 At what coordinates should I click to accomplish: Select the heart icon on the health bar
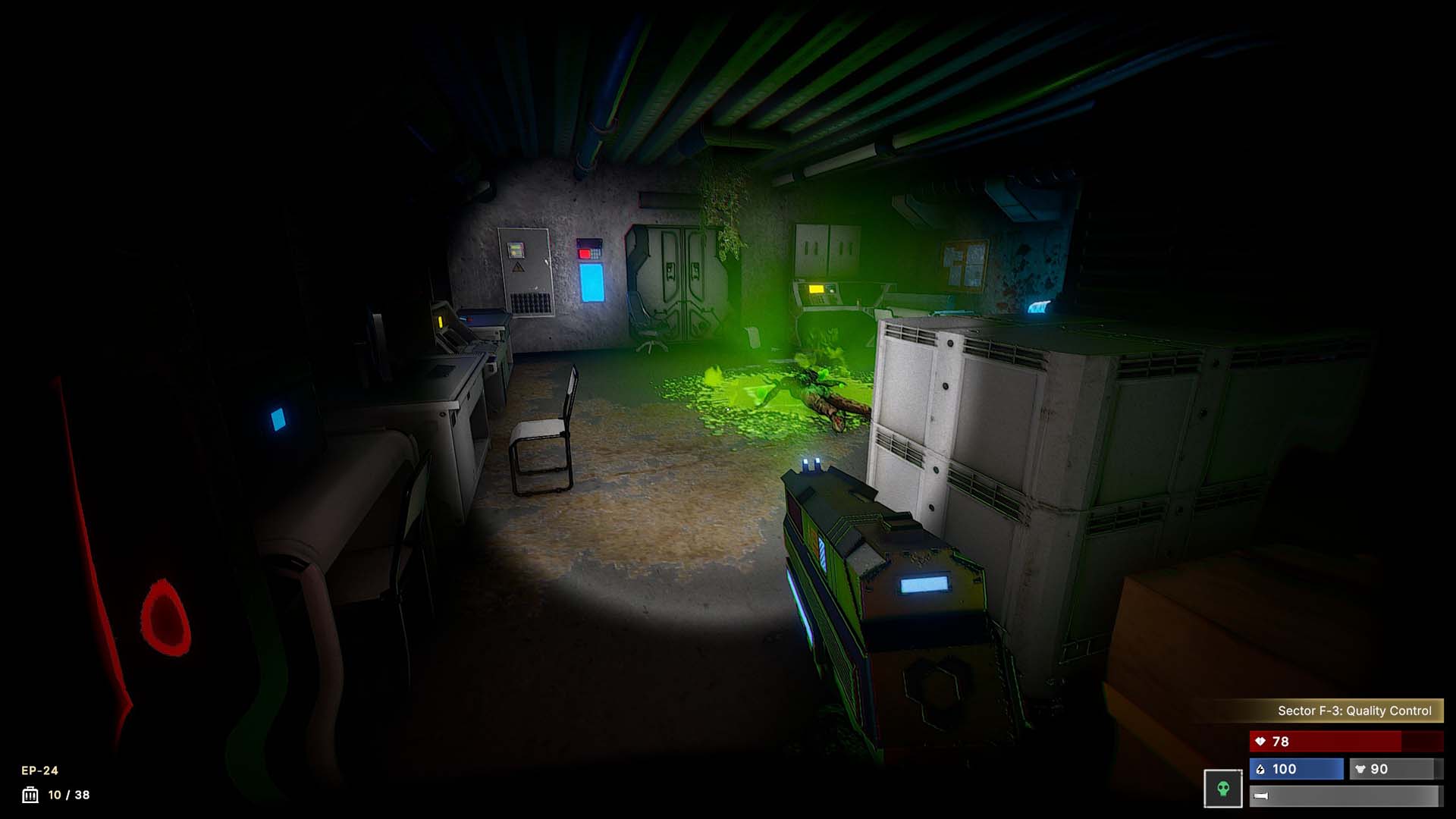point(1260,742)
